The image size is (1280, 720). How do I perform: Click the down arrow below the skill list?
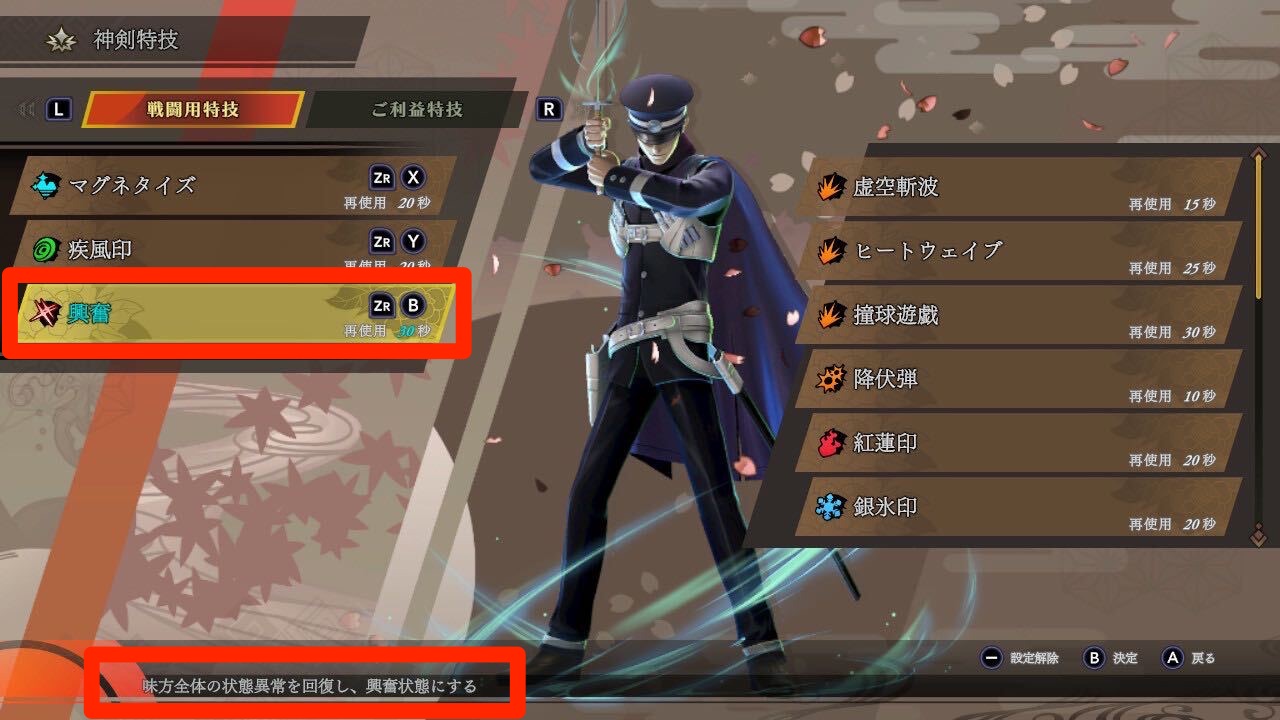(1257, 536)
